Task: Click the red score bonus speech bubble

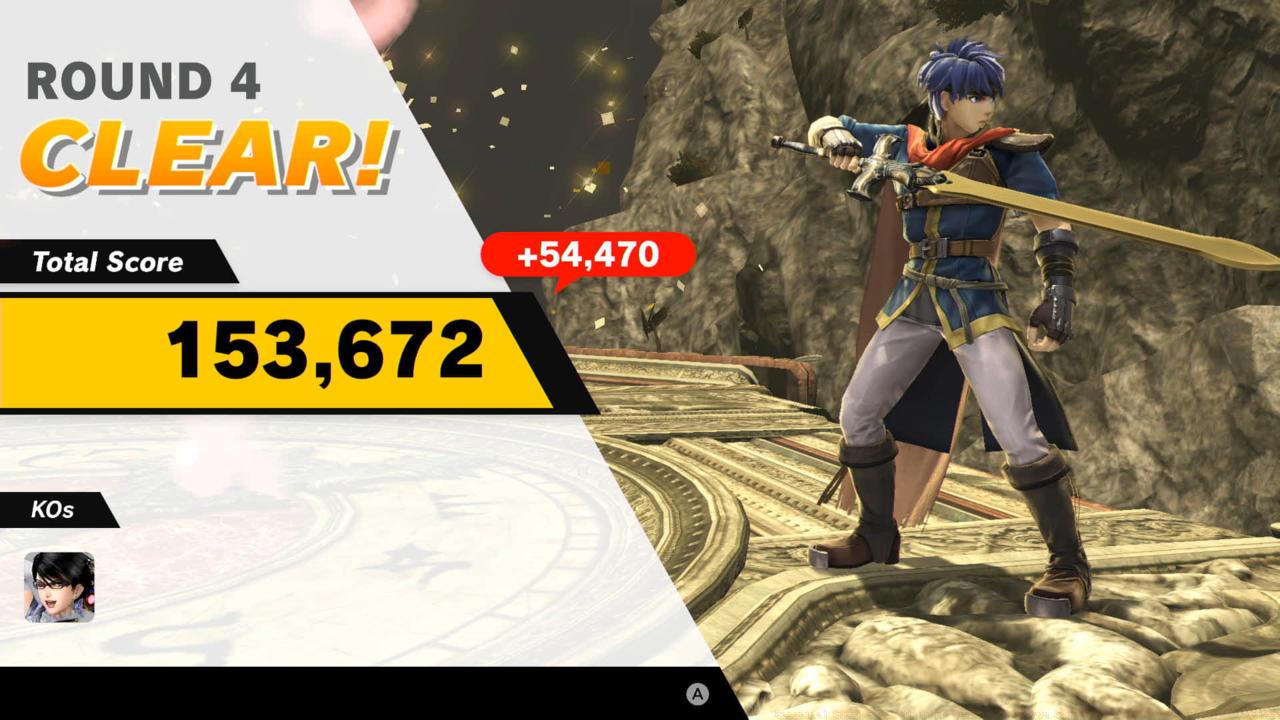Action: pyautogui.click(x=586, y=257)
